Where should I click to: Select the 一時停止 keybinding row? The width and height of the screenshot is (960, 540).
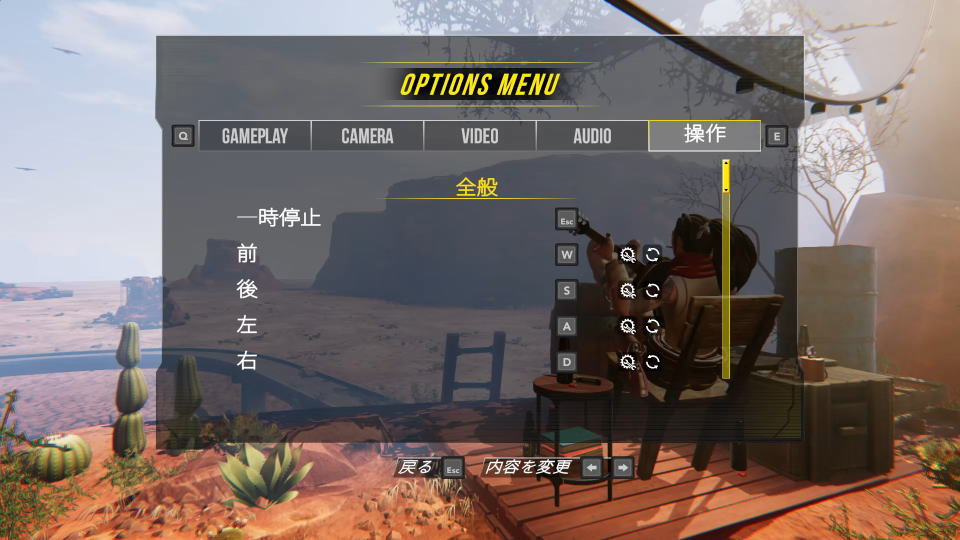pos(279,217)
